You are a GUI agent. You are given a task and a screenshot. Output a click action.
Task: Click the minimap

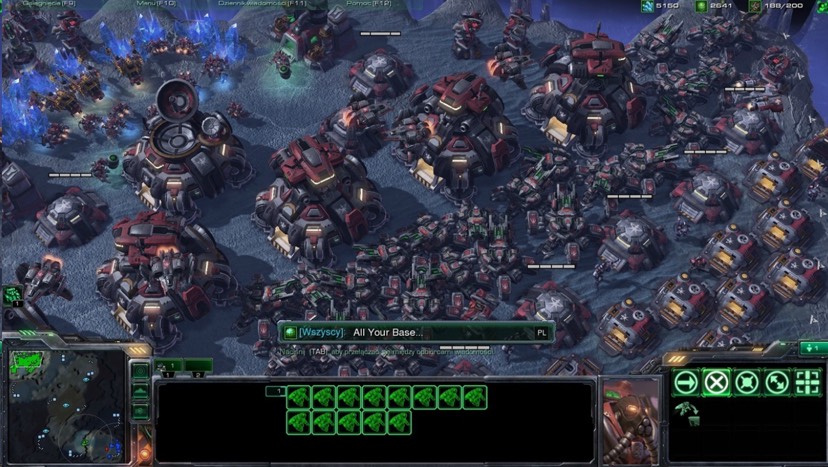coord(66,407)
